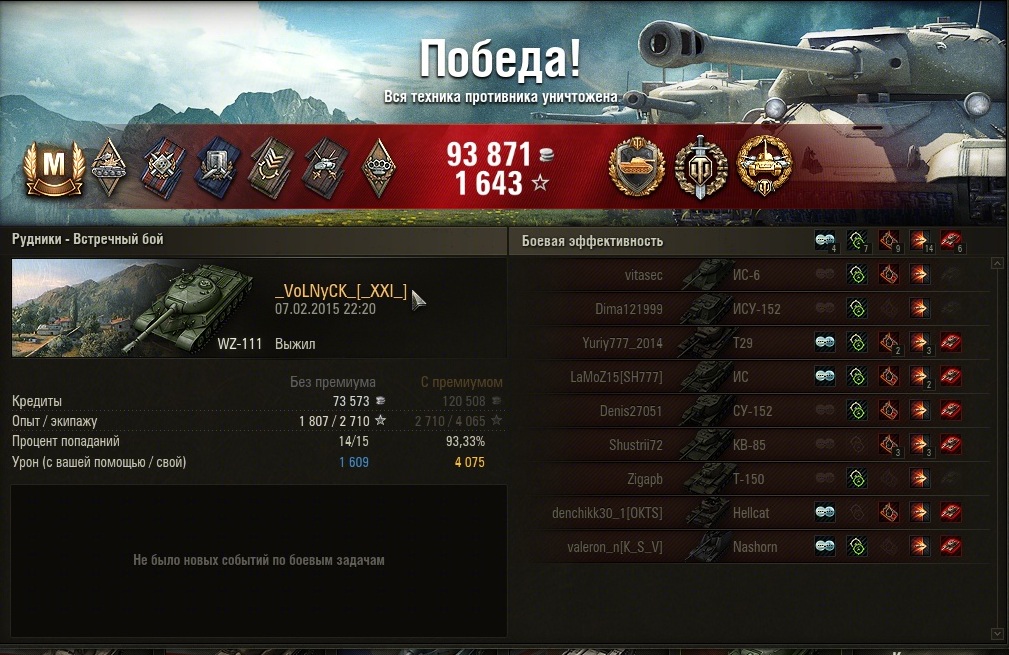This screenshot has height=655, width=1009.
Task: Click the spotted header icon showing 4
Action: 825,241
